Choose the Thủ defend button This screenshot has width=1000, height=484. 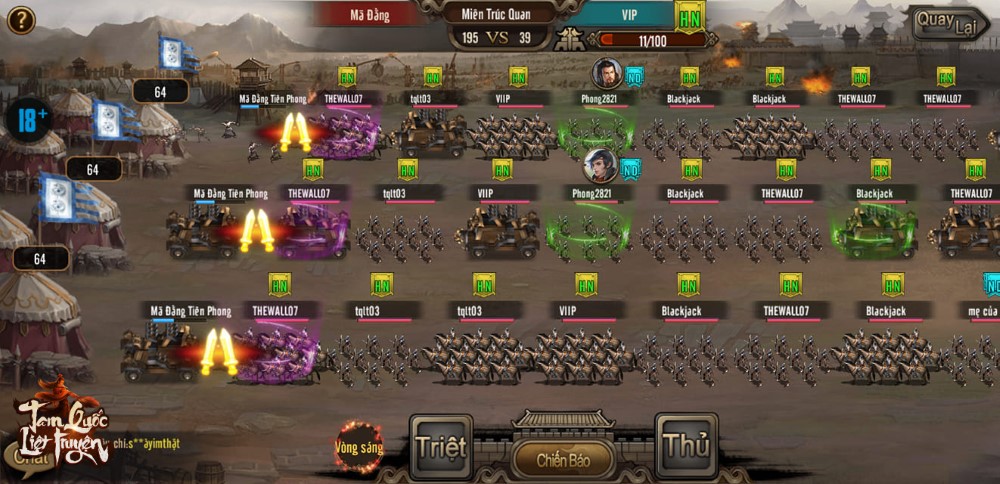click(x=687, y=446)
